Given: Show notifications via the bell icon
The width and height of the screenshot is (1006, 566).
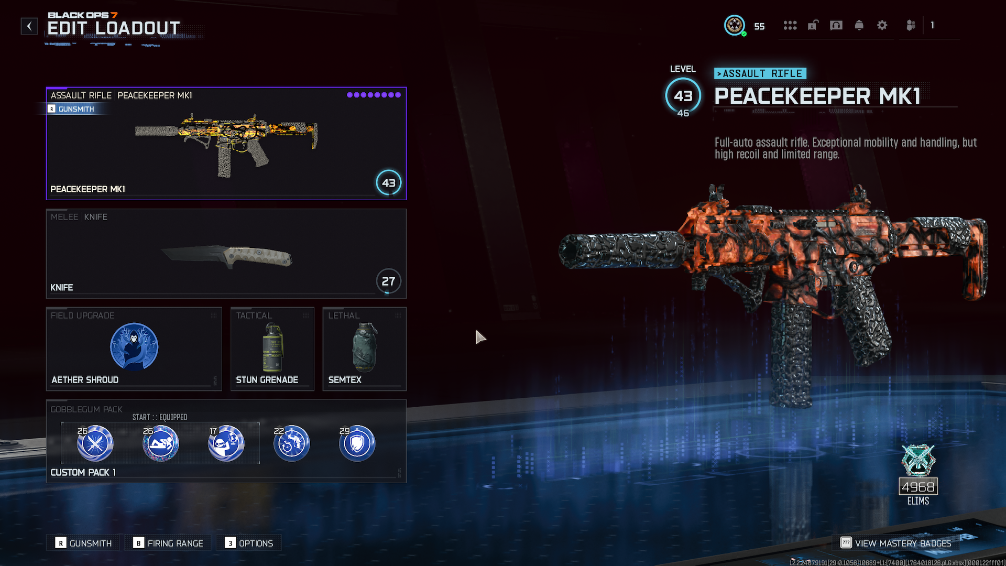Looking at the screenshot, I should 858,26.
